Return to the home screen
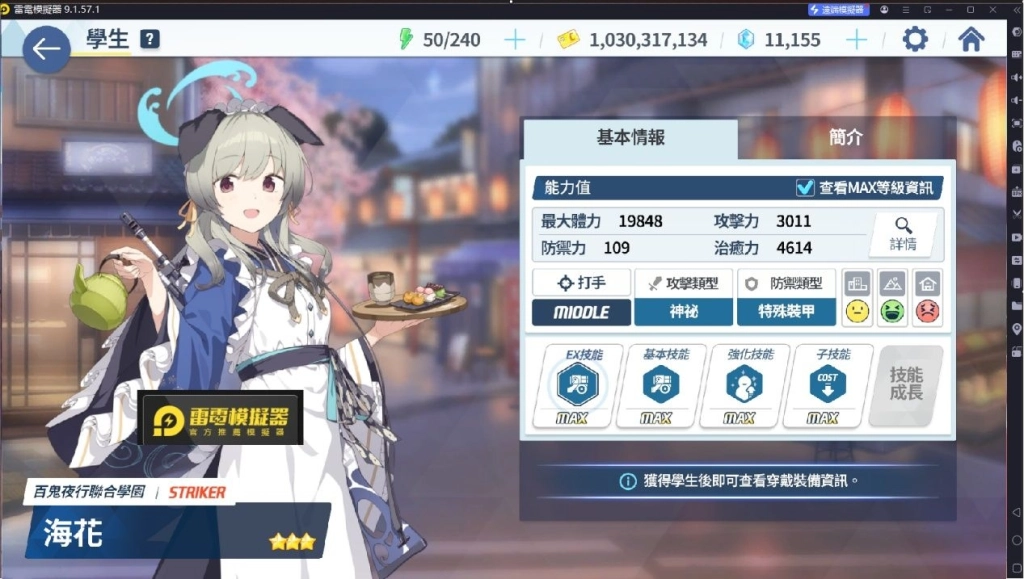Screen dimensions: 1024x579 click(970, 40)
